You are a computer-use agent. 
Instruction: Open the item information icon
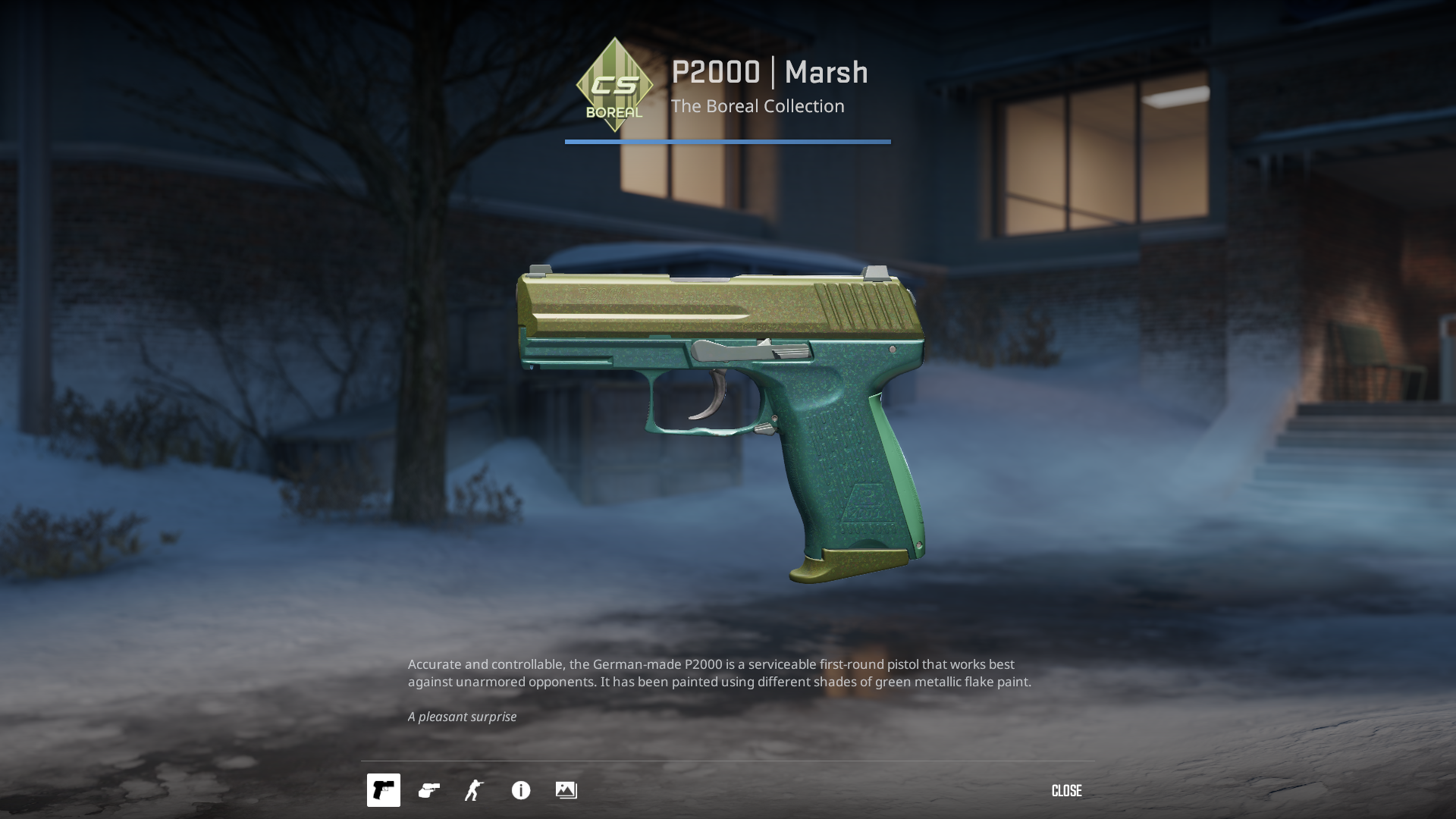point(521,790)
